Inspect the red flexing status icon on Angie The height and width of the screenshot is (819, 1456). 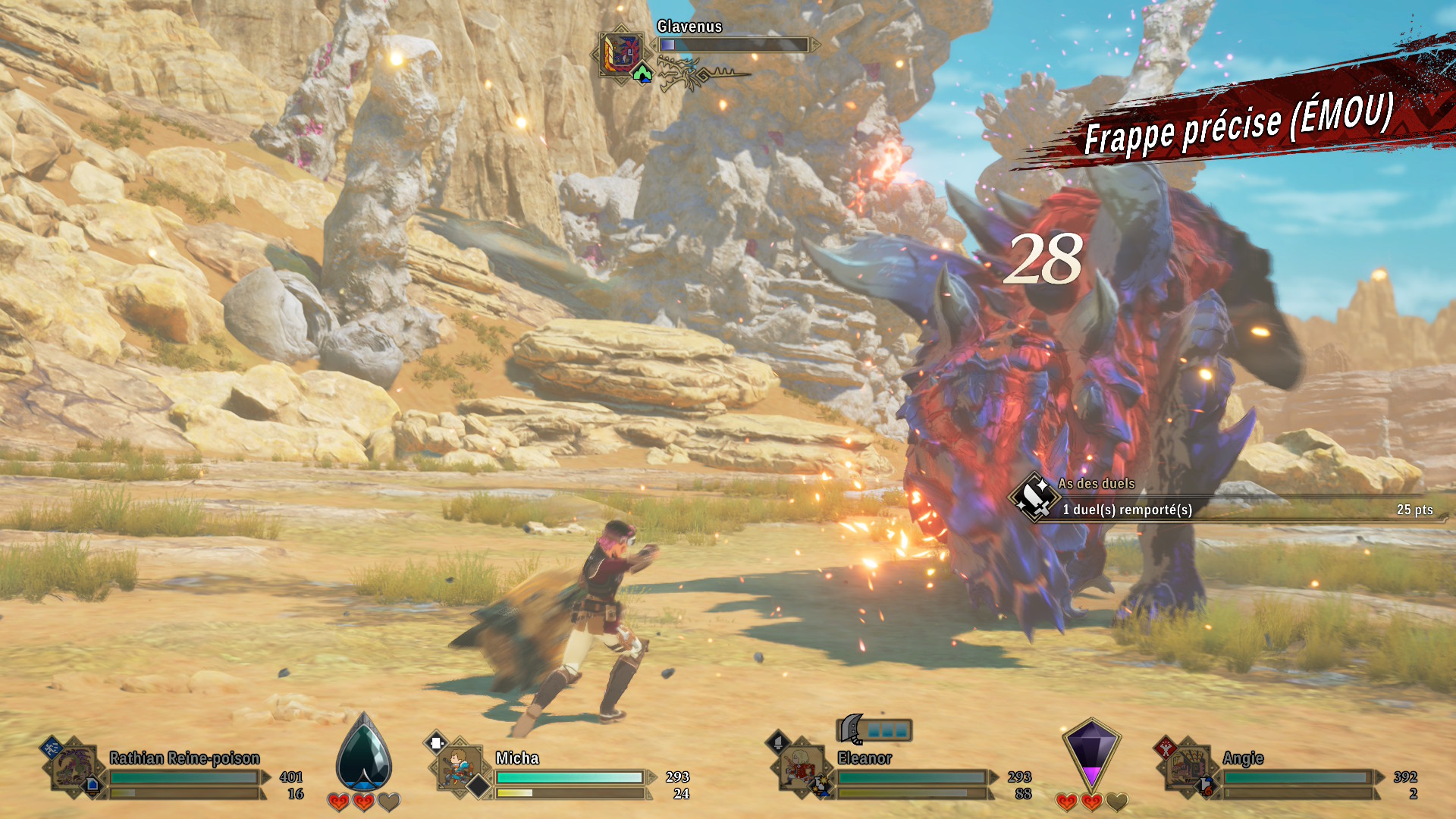[1164, 748]
